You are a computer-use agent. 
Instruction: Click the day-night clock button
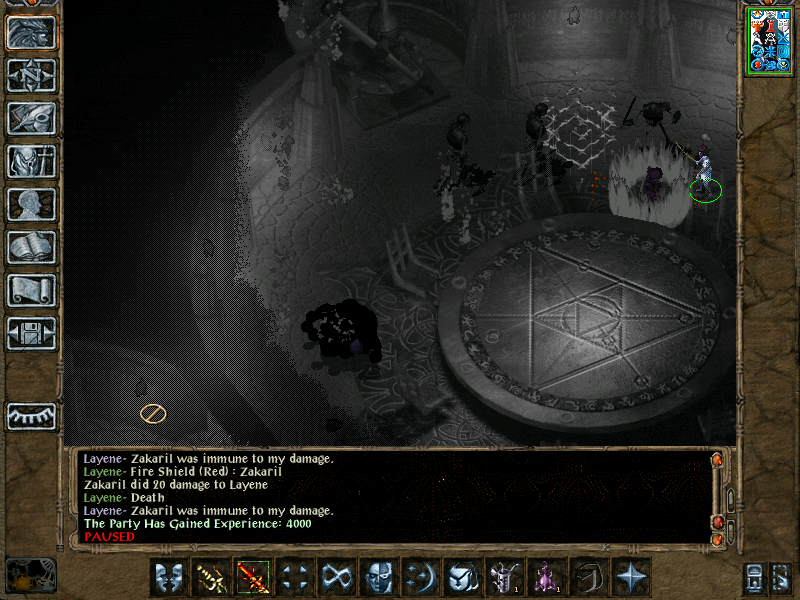[30, 575]
